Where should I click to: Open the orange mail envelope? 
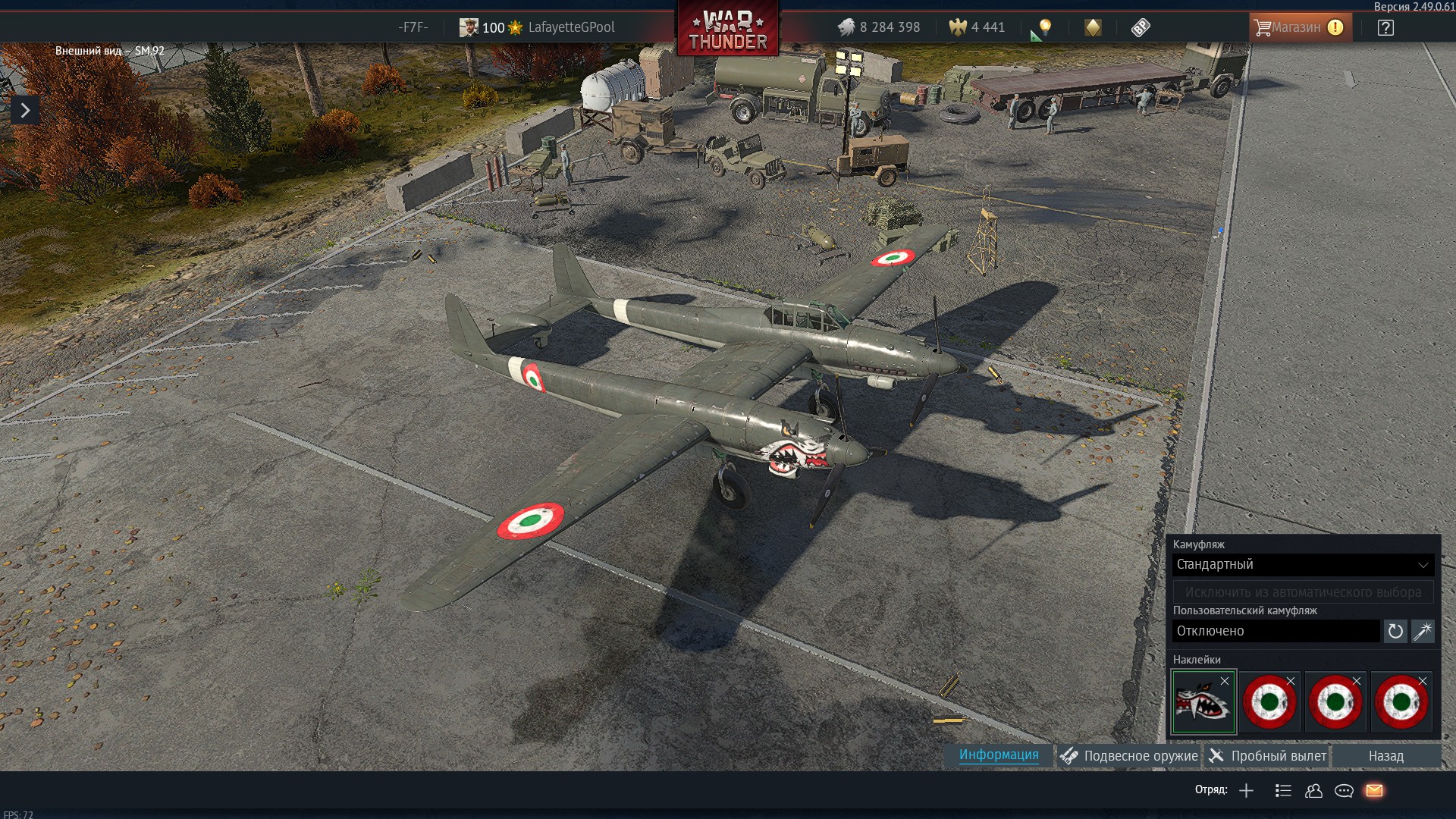click(1374, 791)
